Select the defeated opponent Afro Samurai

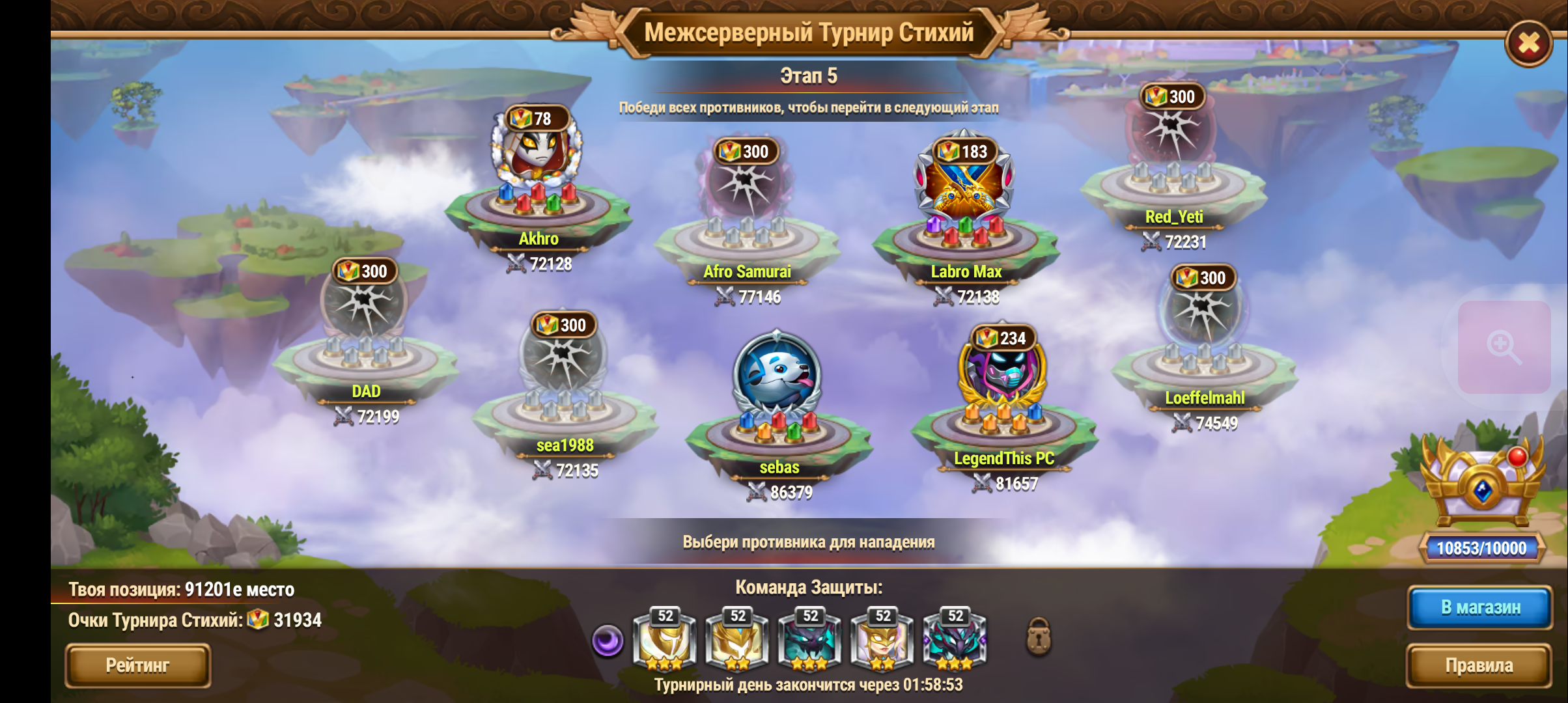tap(745, 189)
